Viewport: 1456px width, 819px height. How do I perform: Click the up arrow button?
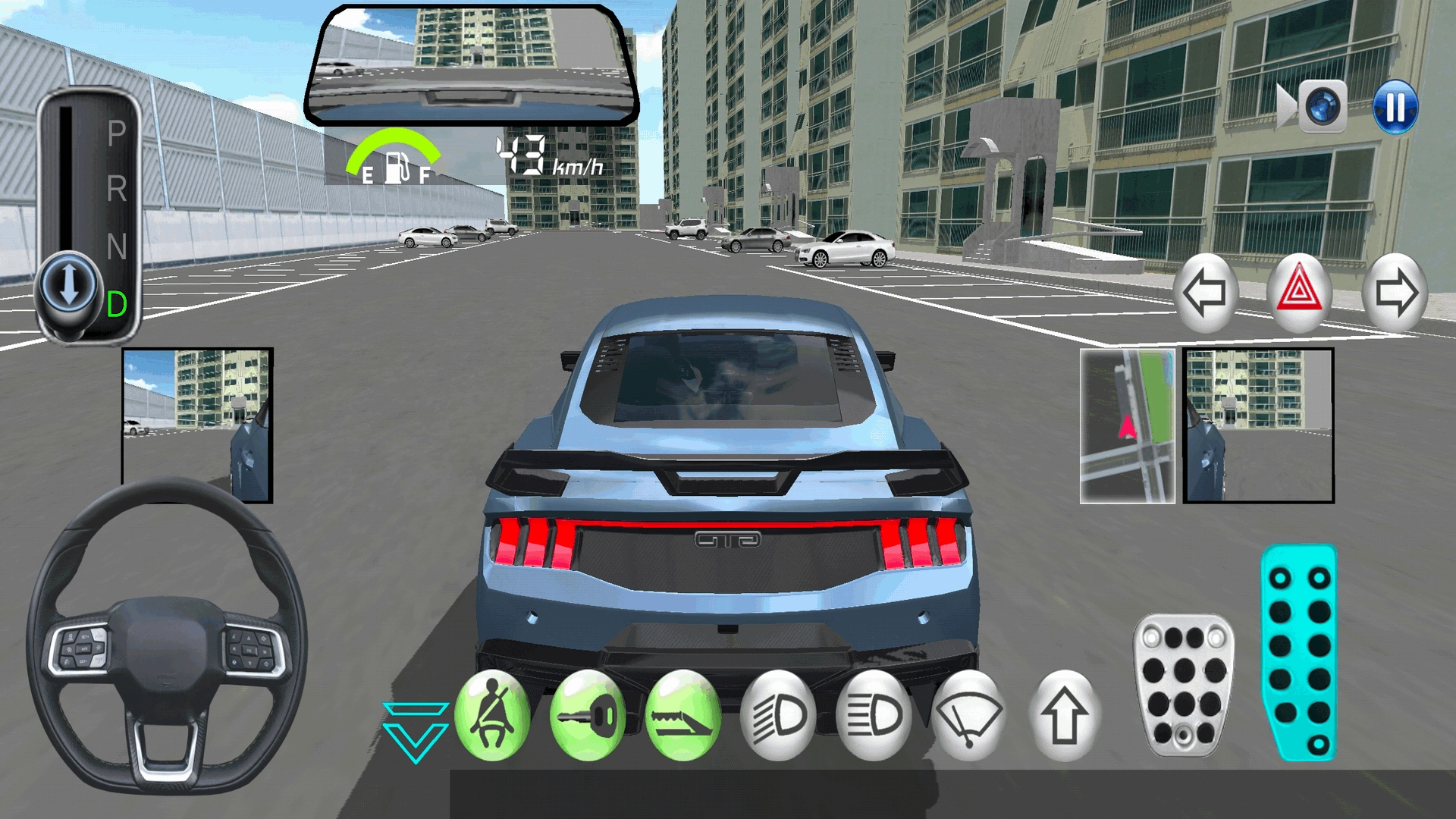1065,716
